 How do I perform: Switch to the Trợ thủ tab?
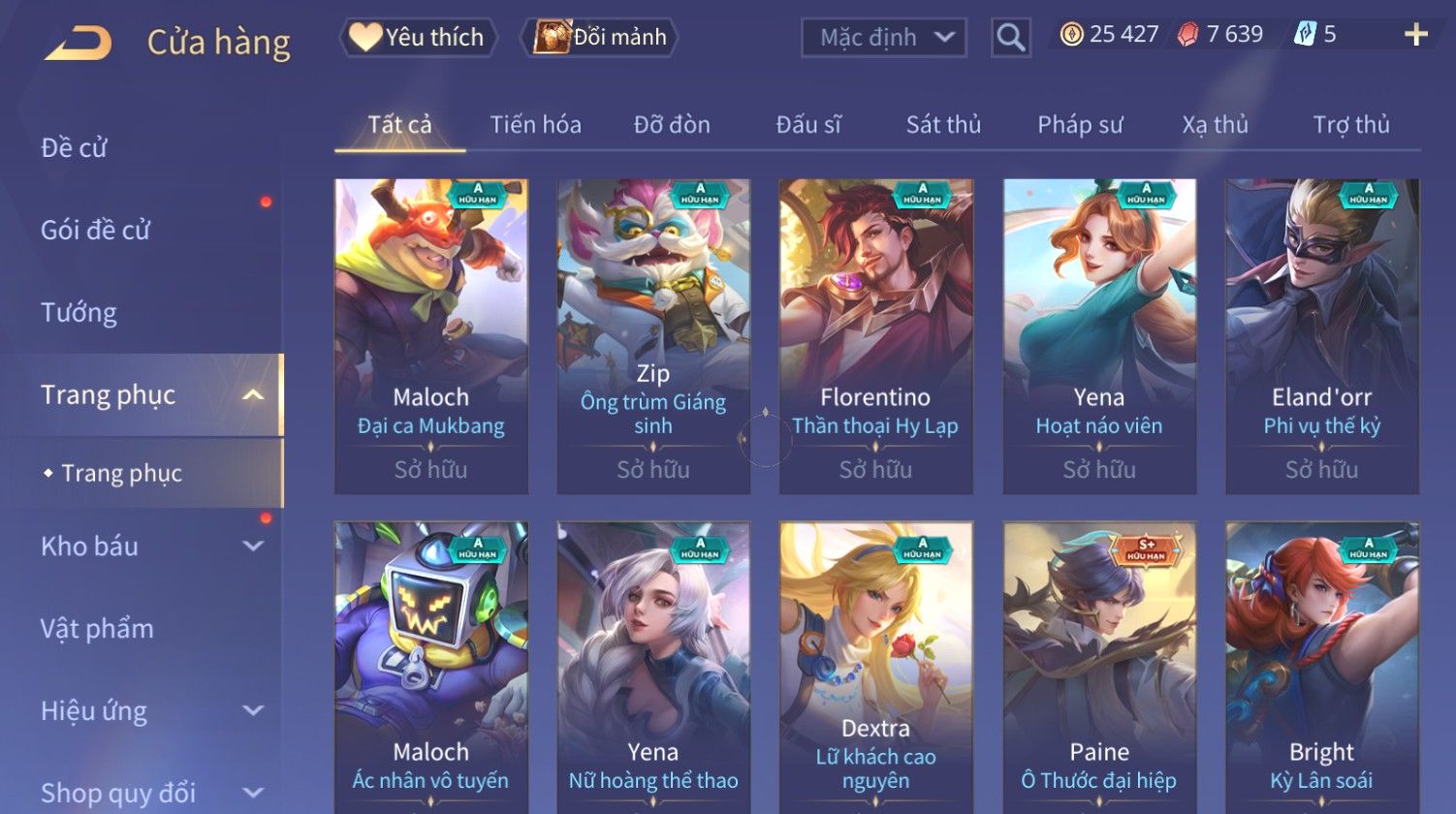tap(1351, 125)
